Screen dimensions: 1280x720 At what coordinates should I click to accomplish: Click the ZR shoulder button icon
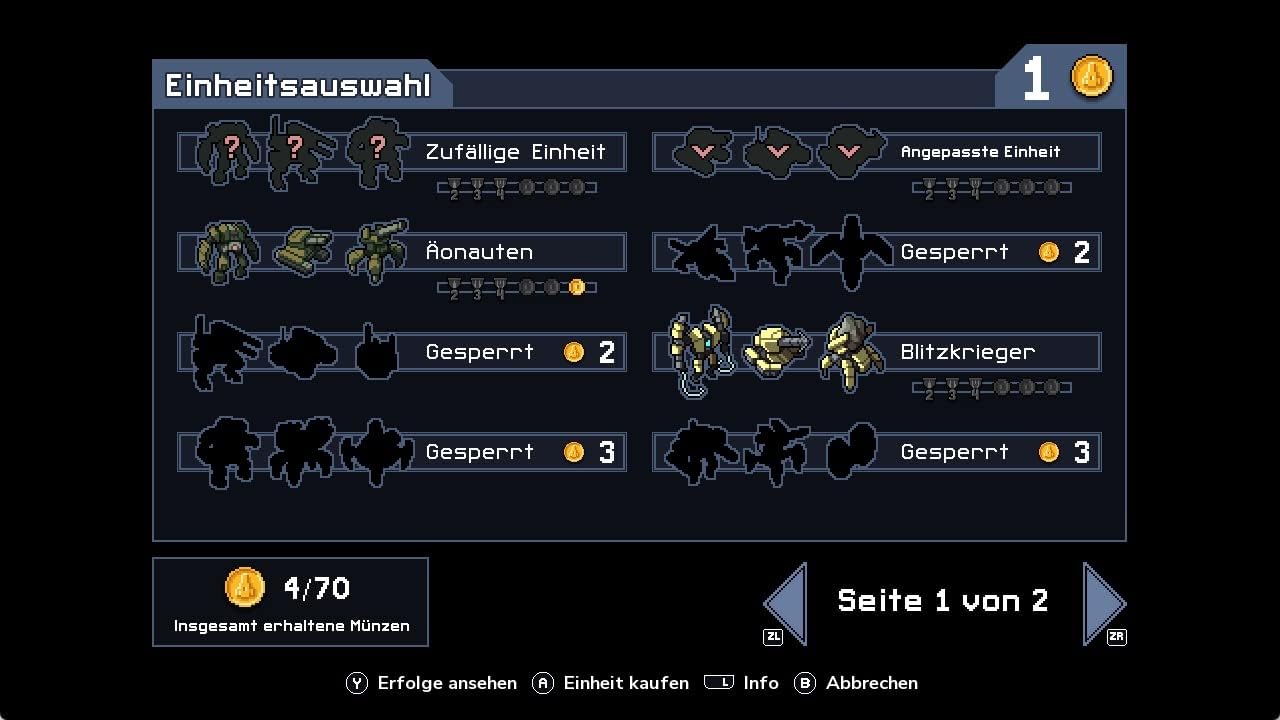[x=1117, y=636]
